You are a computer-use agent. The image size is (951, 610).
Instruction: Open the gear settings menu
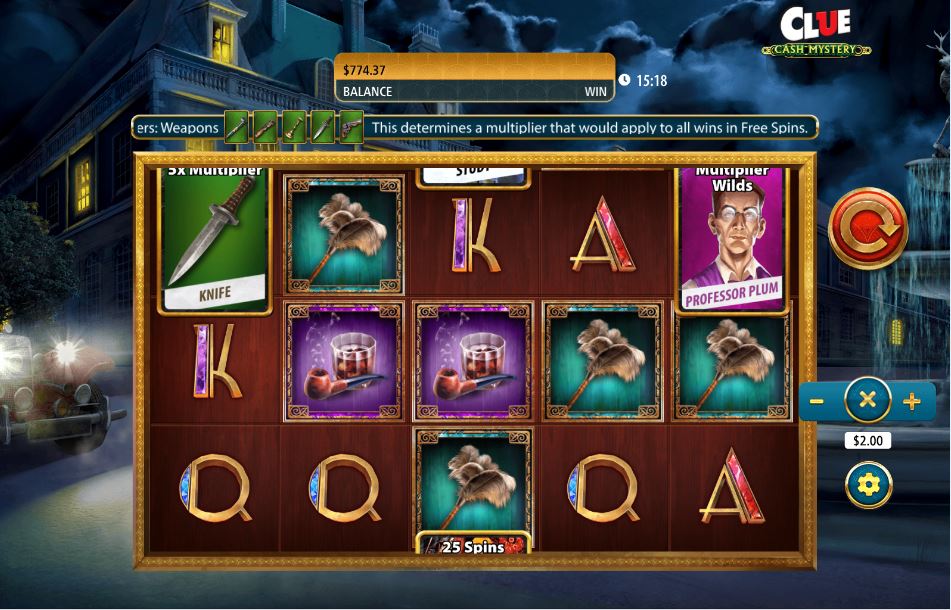point(868,485)
